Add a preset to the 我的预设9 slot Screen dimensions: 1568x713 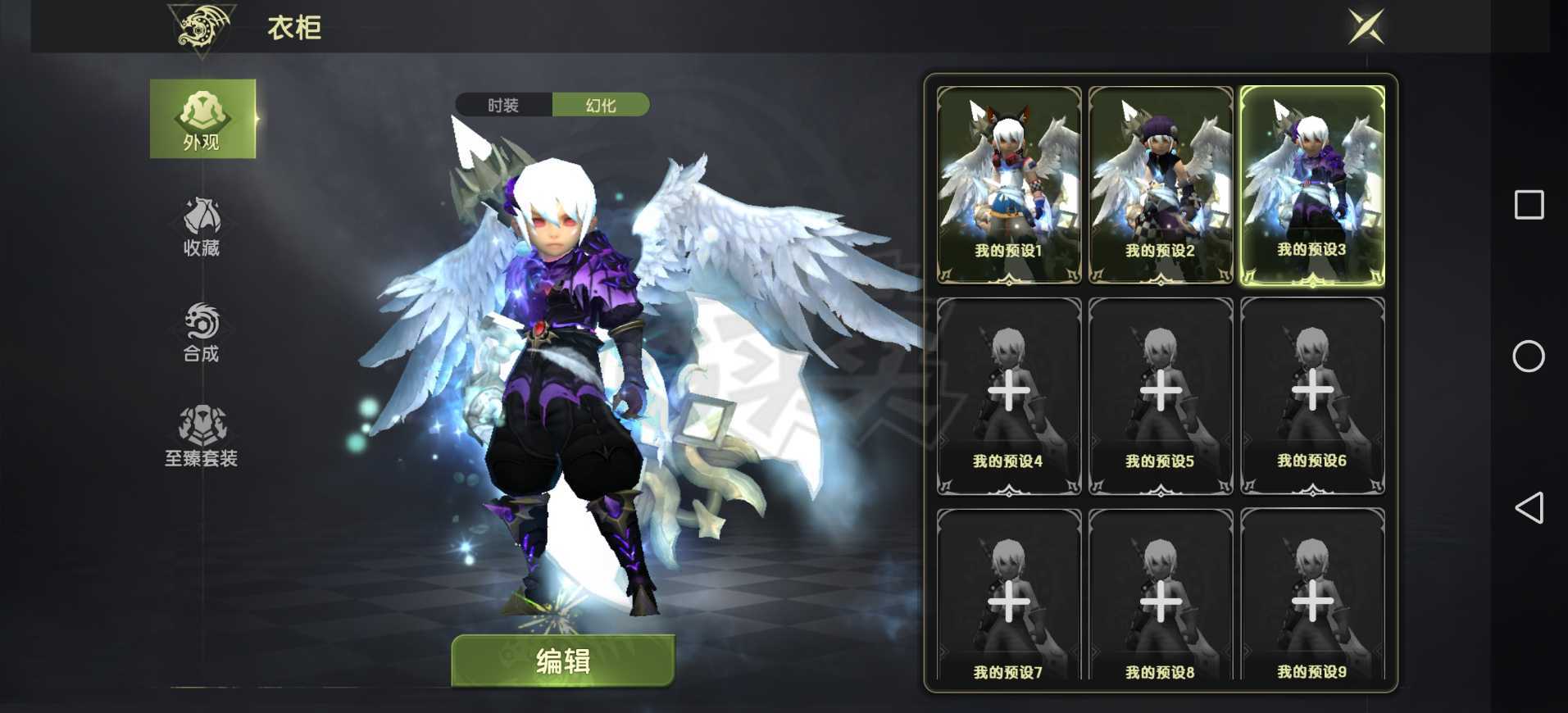[1312, 602]
